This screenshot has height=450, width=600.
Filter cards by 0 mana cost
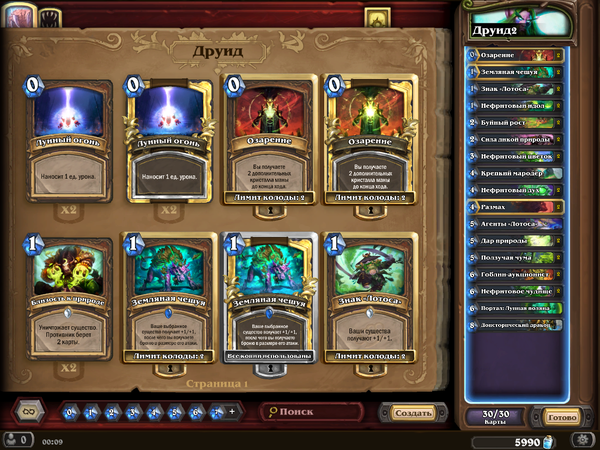[70, 412]
